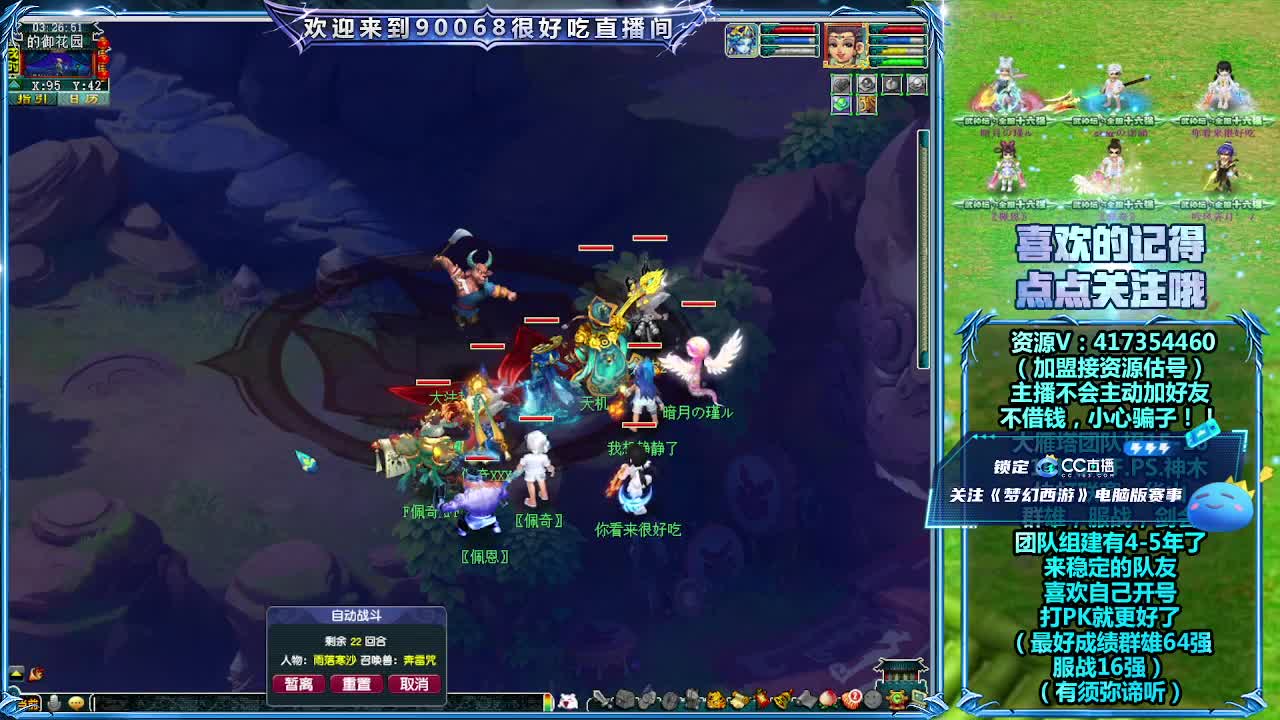Click the white cat pet icon near bottom right
1280x720 pixels.
(566, 701)
